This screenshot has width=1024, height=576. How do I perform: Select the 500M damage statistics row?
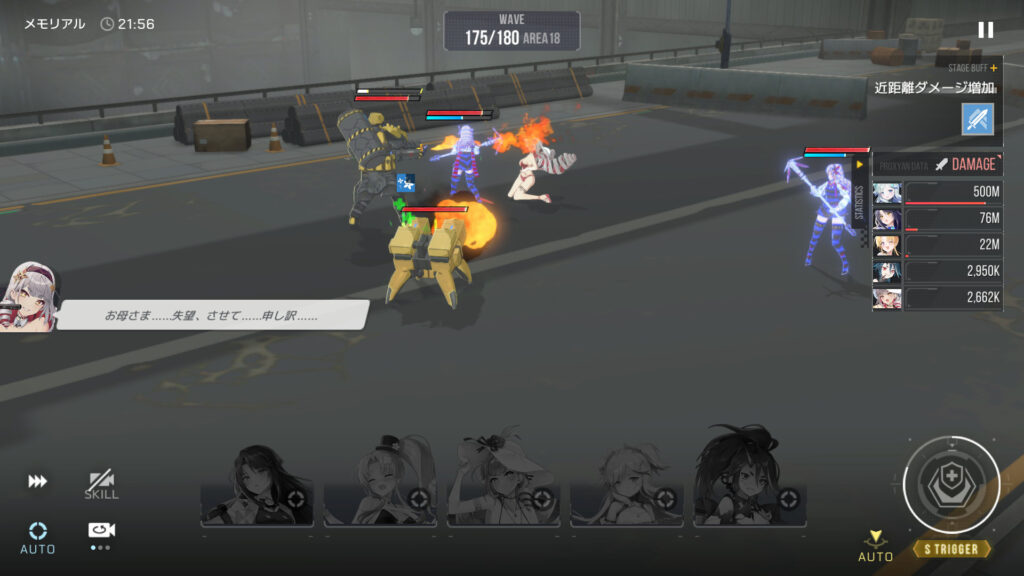[938, 193]
